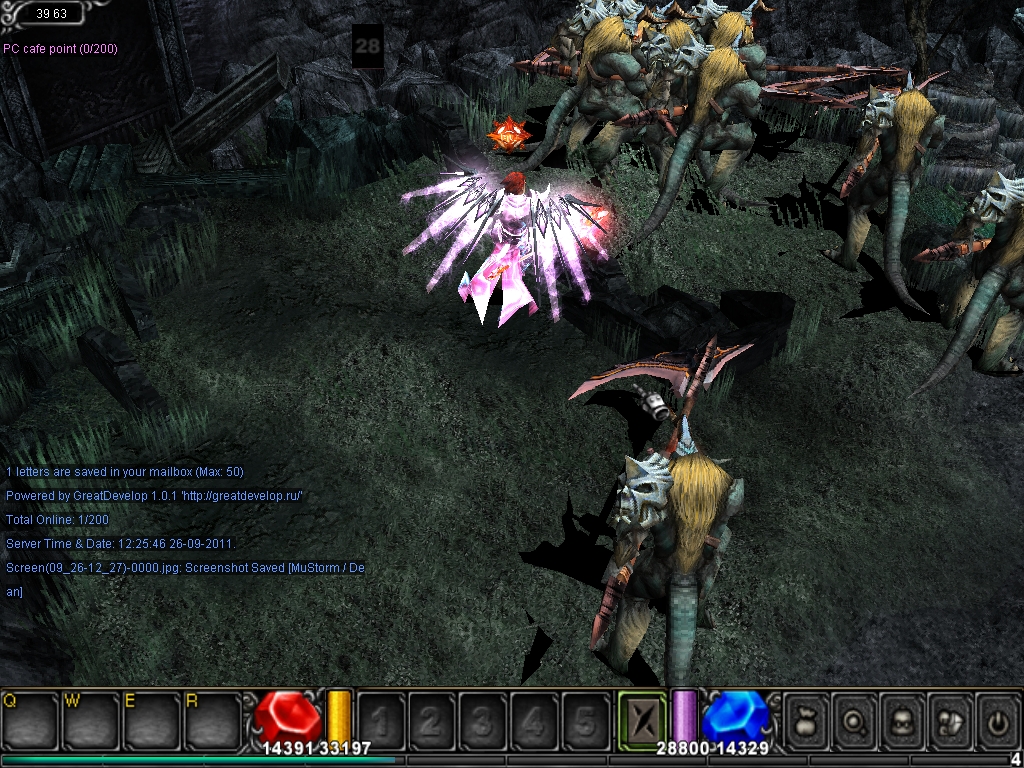Viewport: 1024px width, 768px height.
Task: Select the active slash skill icon
Action: coord(641,720)
